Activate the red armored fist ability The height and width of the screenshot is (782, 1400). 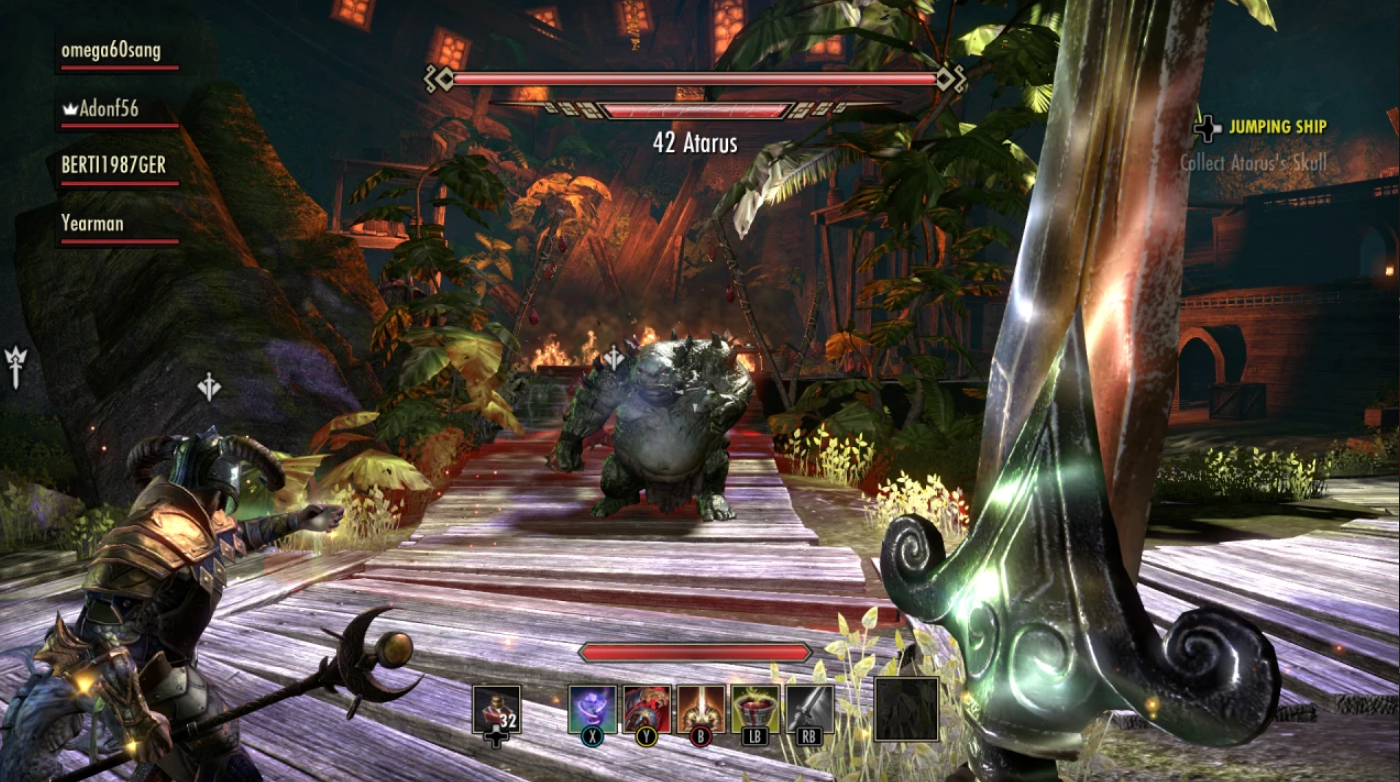tap(646, 709)
